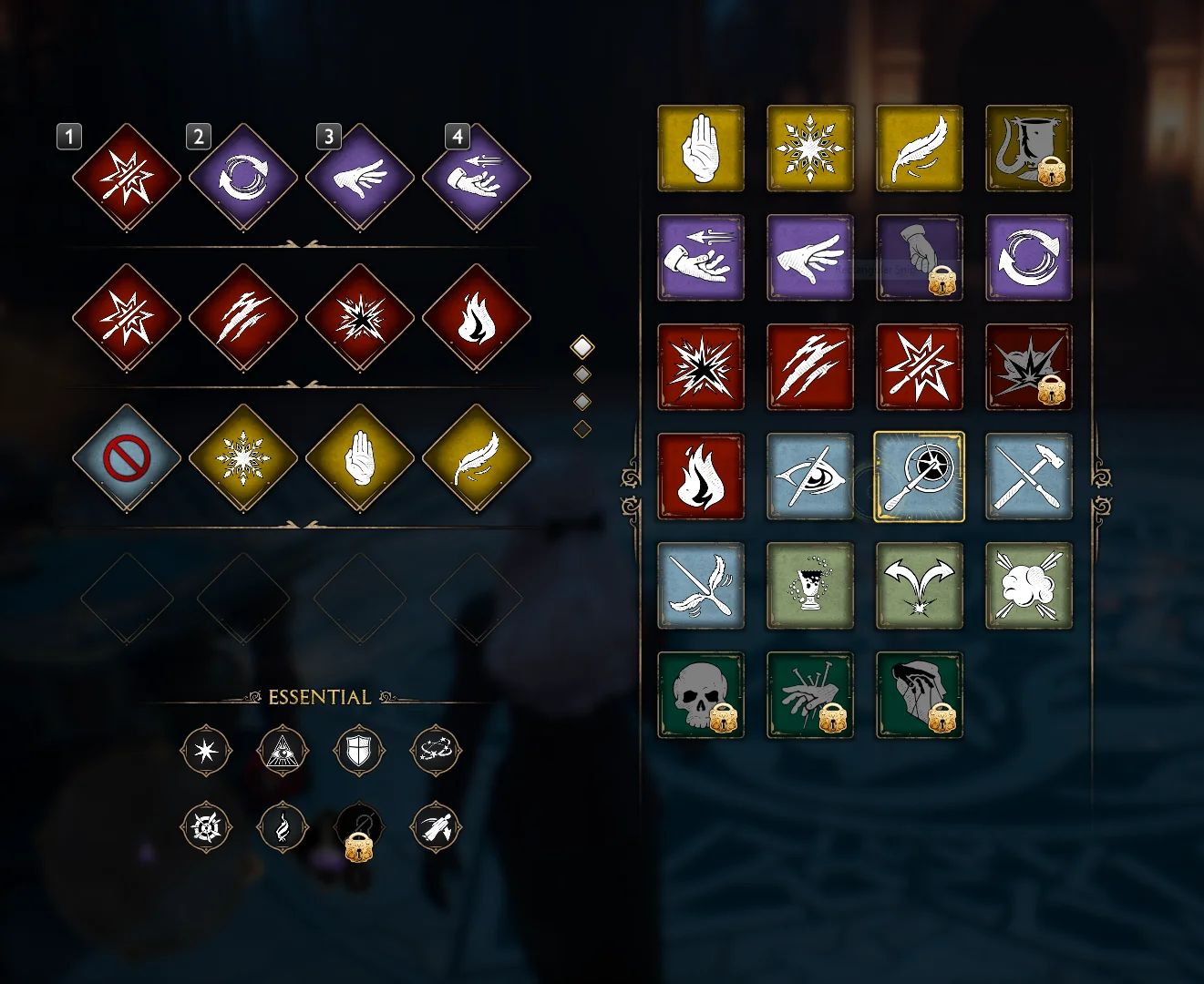Select the crossed hammer-and-wand transformation spell
This screenshot has height=984, width=1204.
(x=1029, y=477)
